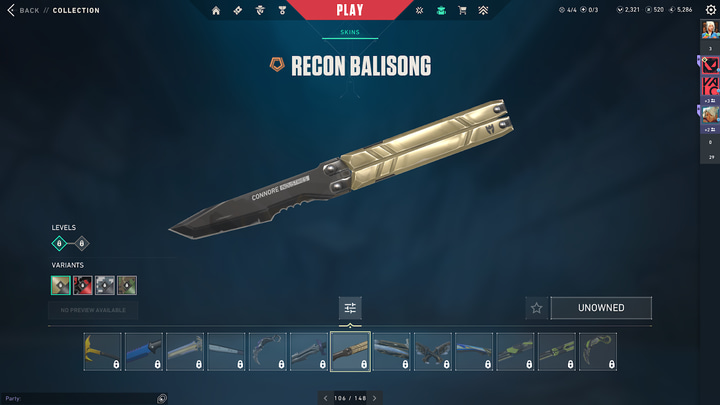The width and height of the screenshot is (720, 405).
Task: Open the skin filter options button
Action: point(350,308)
